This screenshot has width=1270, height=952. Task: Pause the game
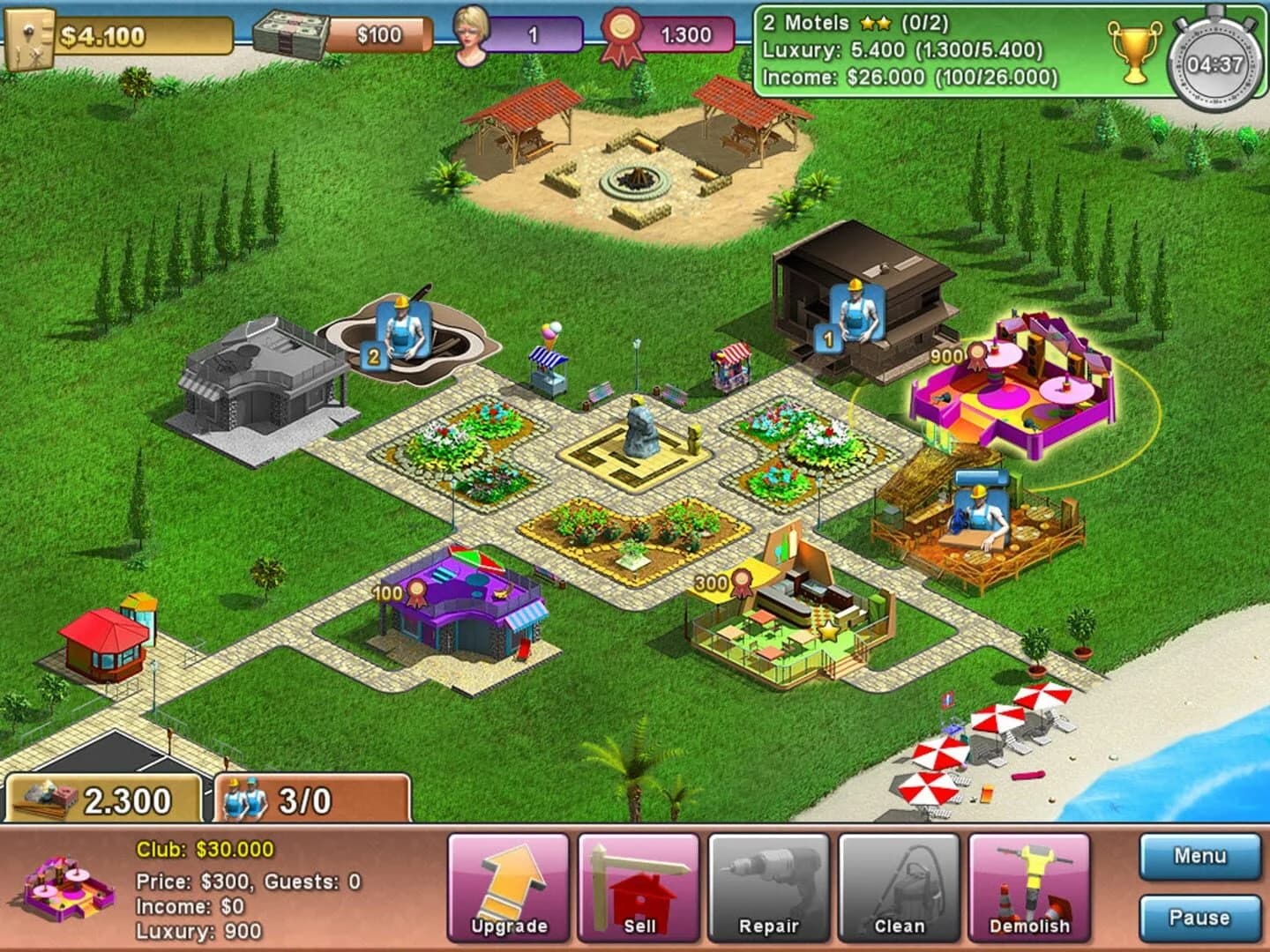point(1199,917)
